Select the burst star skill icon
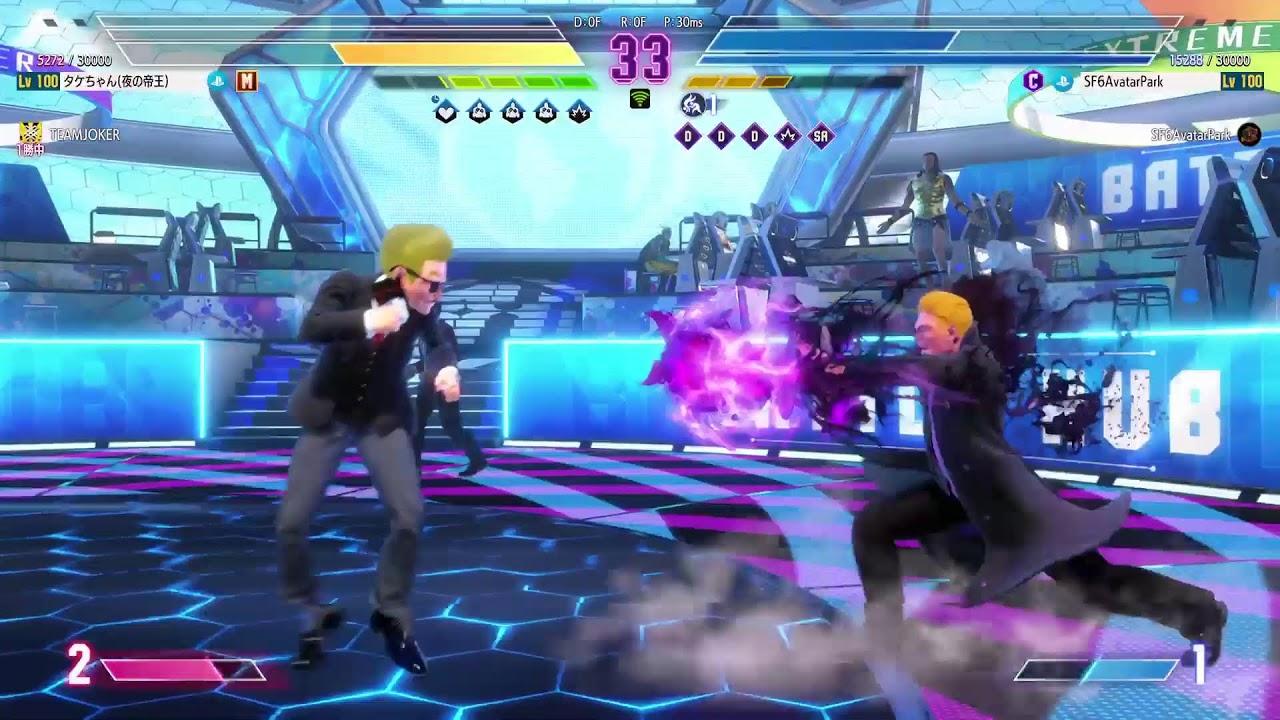 [x=580, y=112]
